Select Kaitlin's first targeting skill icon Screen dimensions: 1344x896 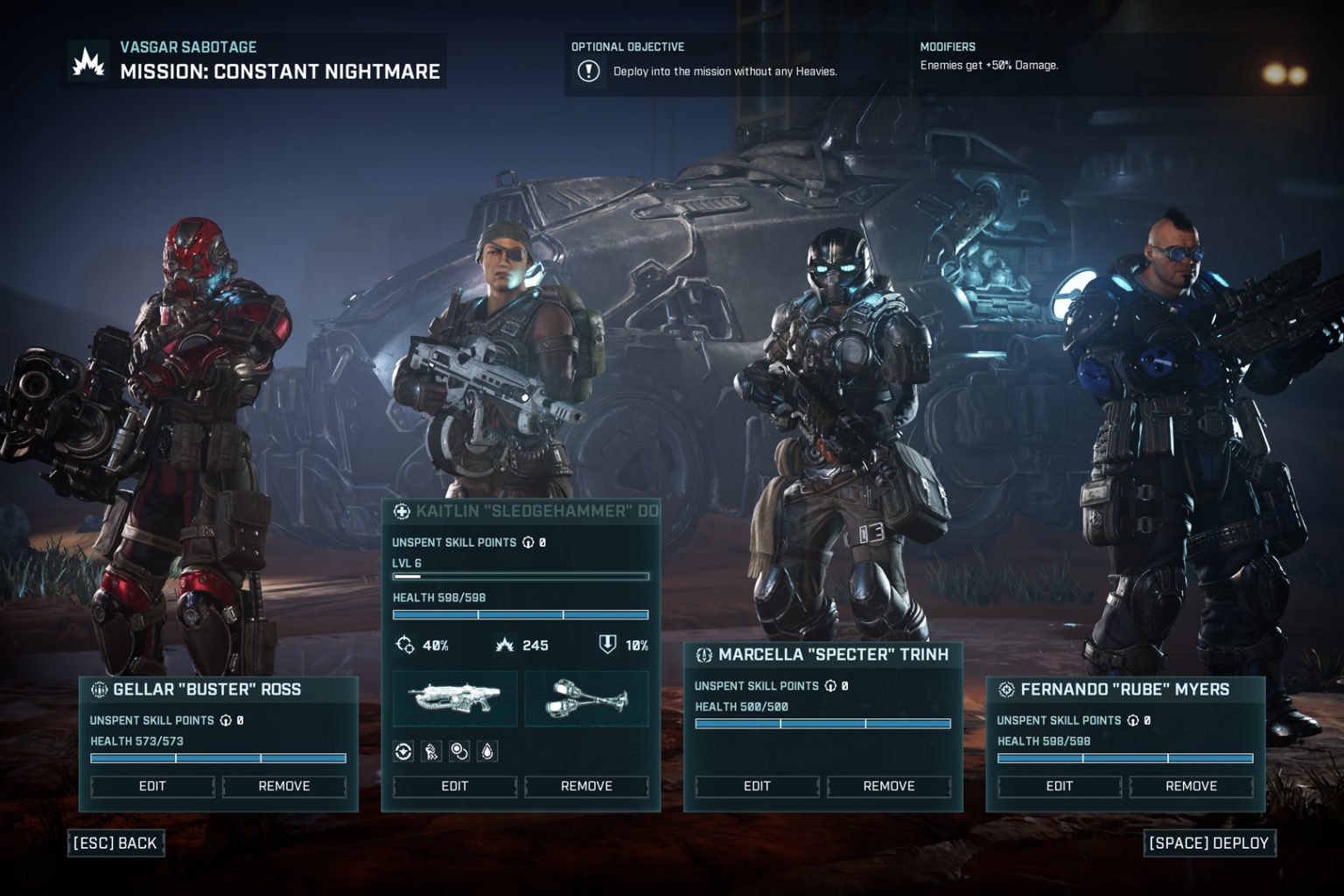click(402, 751)
